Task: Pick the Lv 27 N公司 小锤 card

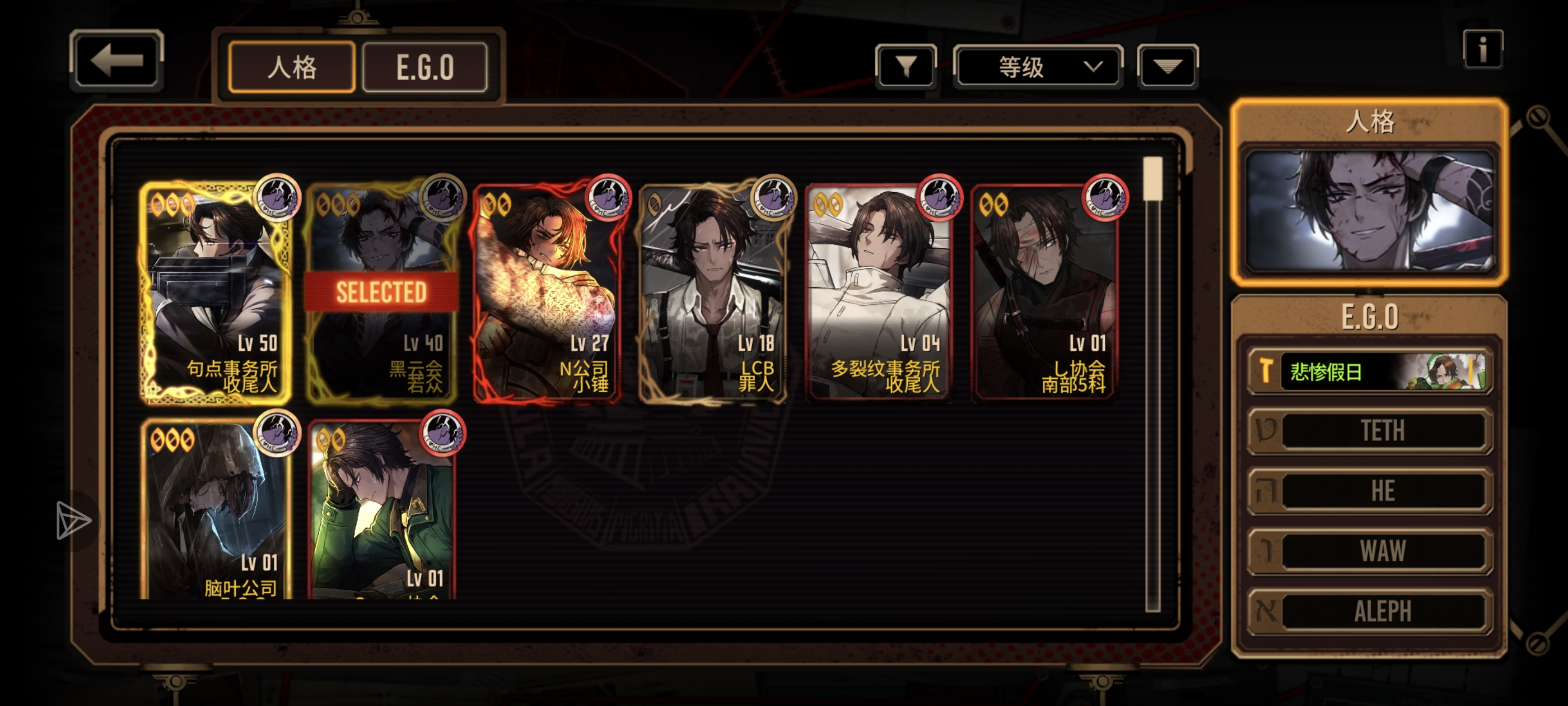Action: point(547,292)
